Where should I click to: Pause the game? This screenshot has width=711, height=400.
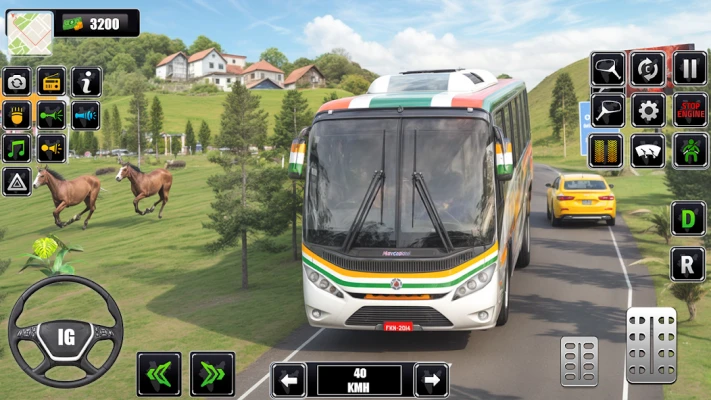click(x=689, y=68)
